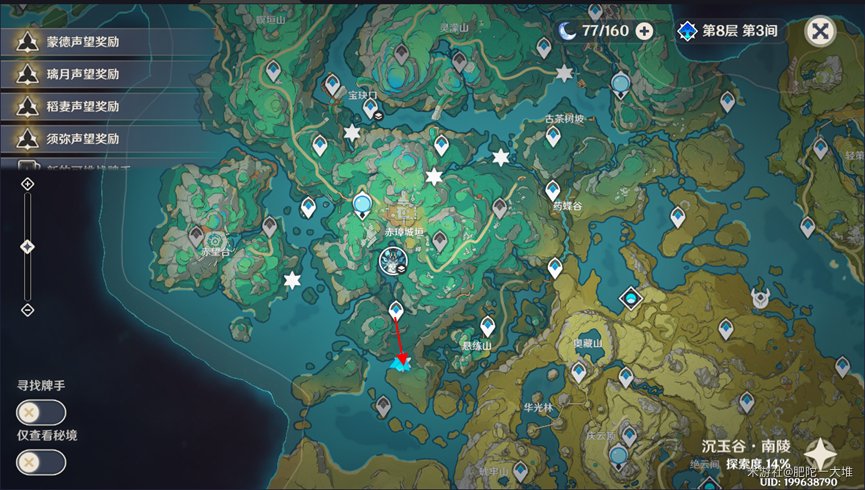Screen dimensions: 865x490
Task: Zoom out using the map's minus button
Action: point(27,310)
